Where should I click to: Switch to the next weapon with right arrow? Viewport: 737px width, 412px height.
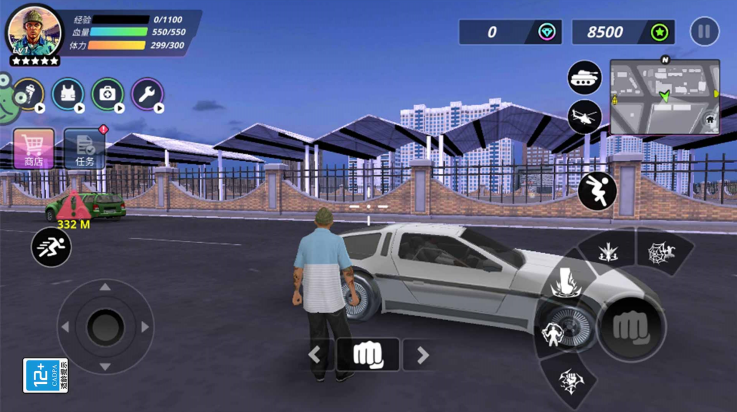422,354
